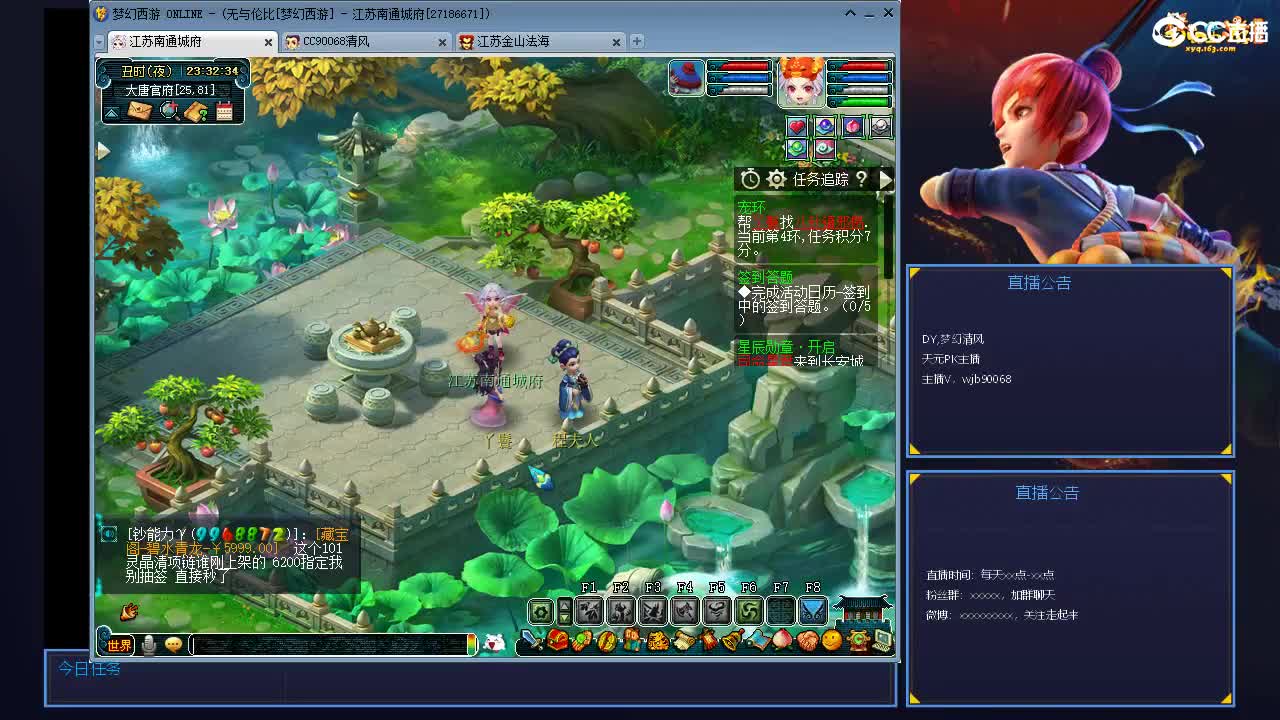The image size is (1280, 720).
Task: Click the red HP bar of the character
Action: [x=860, y=68]
